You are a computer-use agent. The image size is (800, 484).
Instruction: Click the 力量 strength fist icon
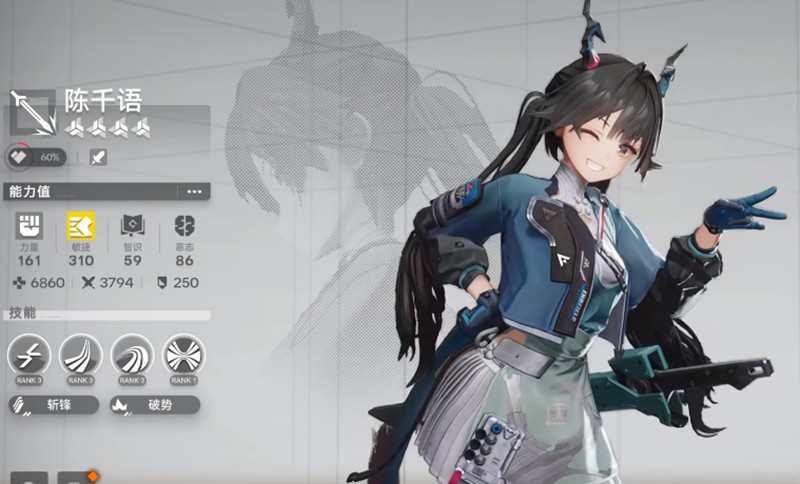pyautogui.click(x=29, y=226)
